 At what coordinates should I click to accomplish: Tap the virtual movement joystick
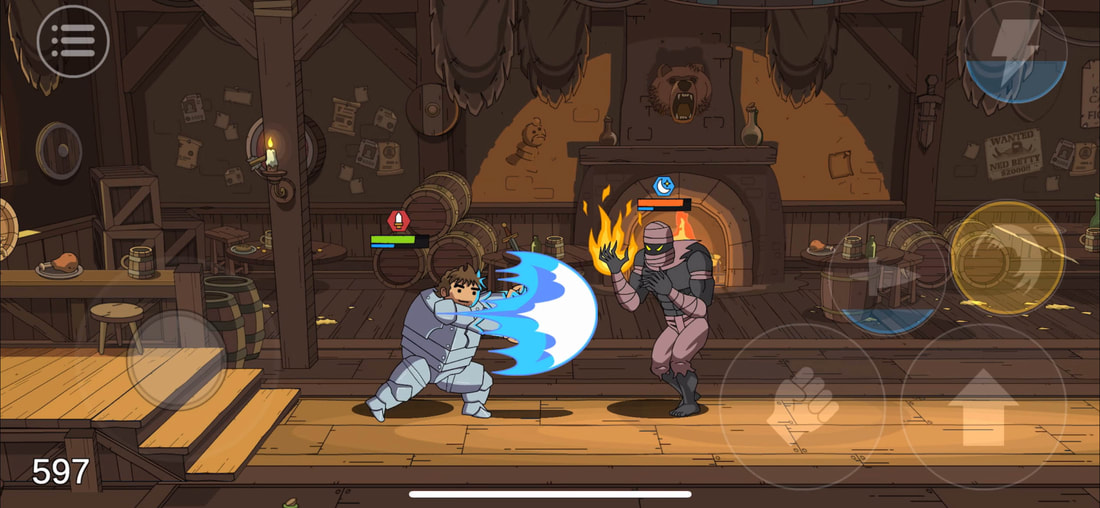click(x=176, y=359)
